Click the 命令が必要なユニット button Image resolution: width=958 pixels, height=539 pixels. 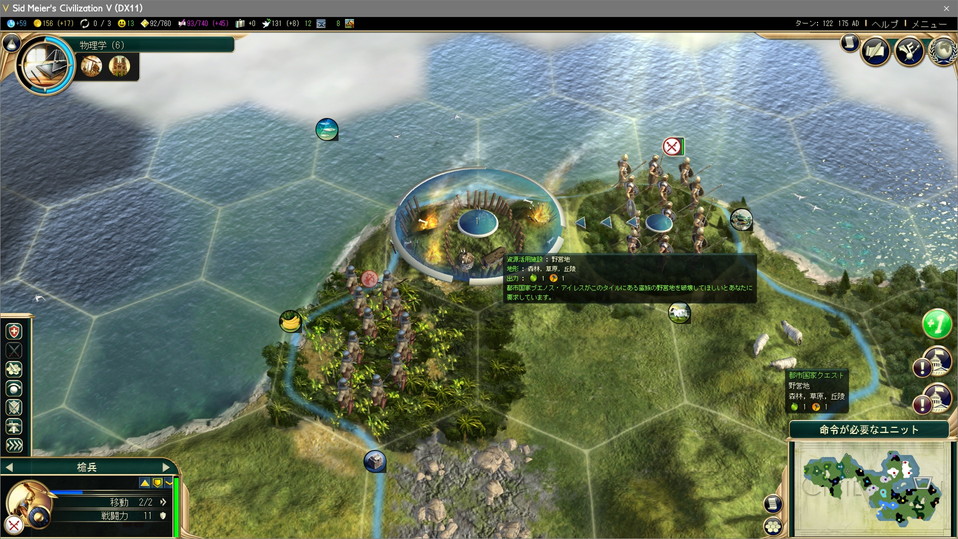[x=869, y=429]
